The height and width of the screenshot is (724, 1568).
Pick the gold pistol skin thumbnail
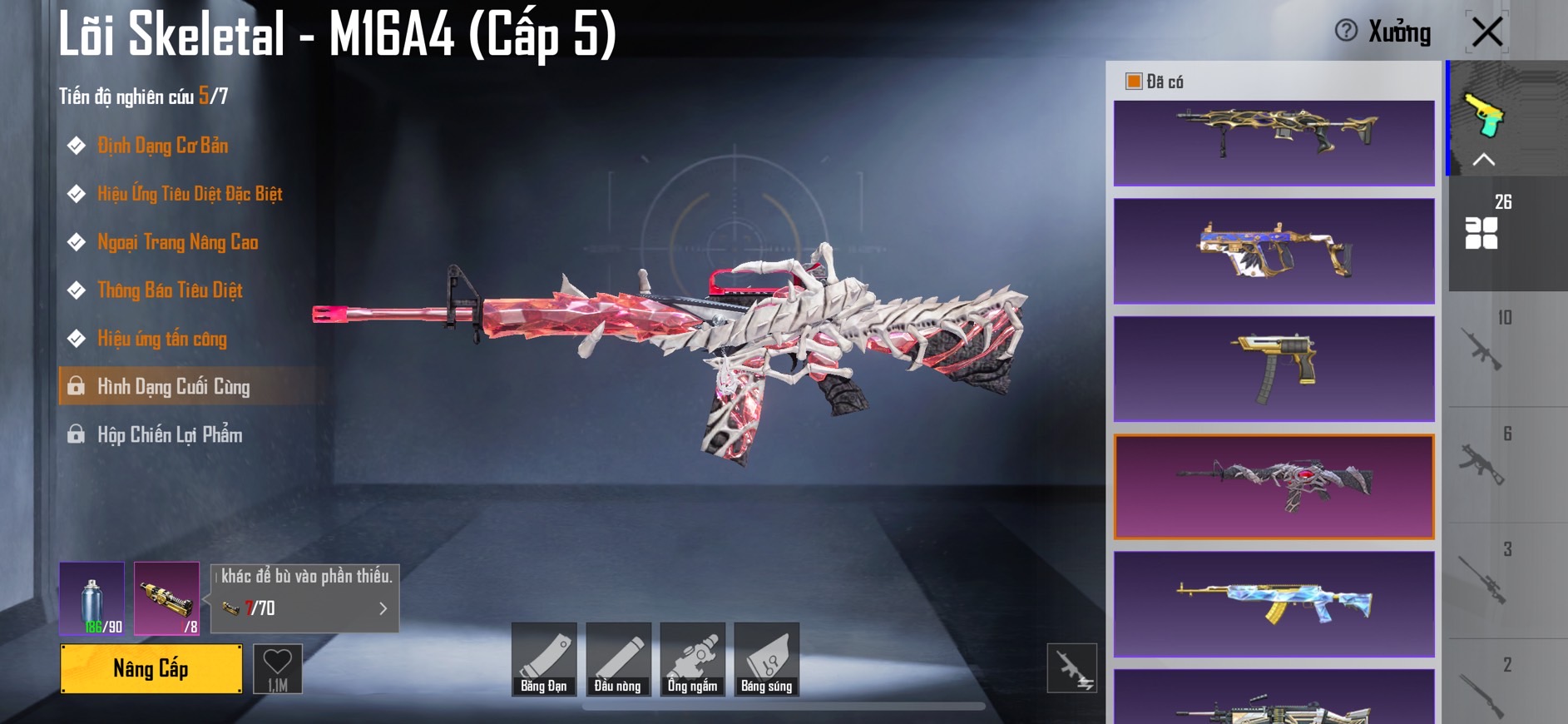[x=1274, y=368]
